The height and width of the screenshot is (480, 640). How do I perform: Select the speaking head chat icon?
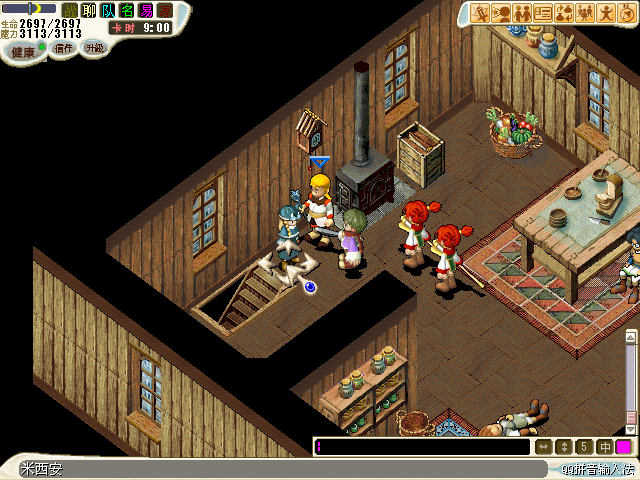tap(501, 13)
